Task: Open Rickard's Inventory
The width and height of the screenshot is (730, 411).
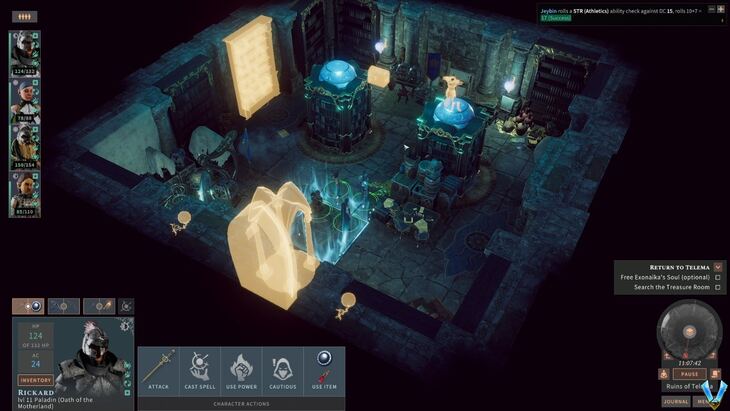Action: [35, 380]
